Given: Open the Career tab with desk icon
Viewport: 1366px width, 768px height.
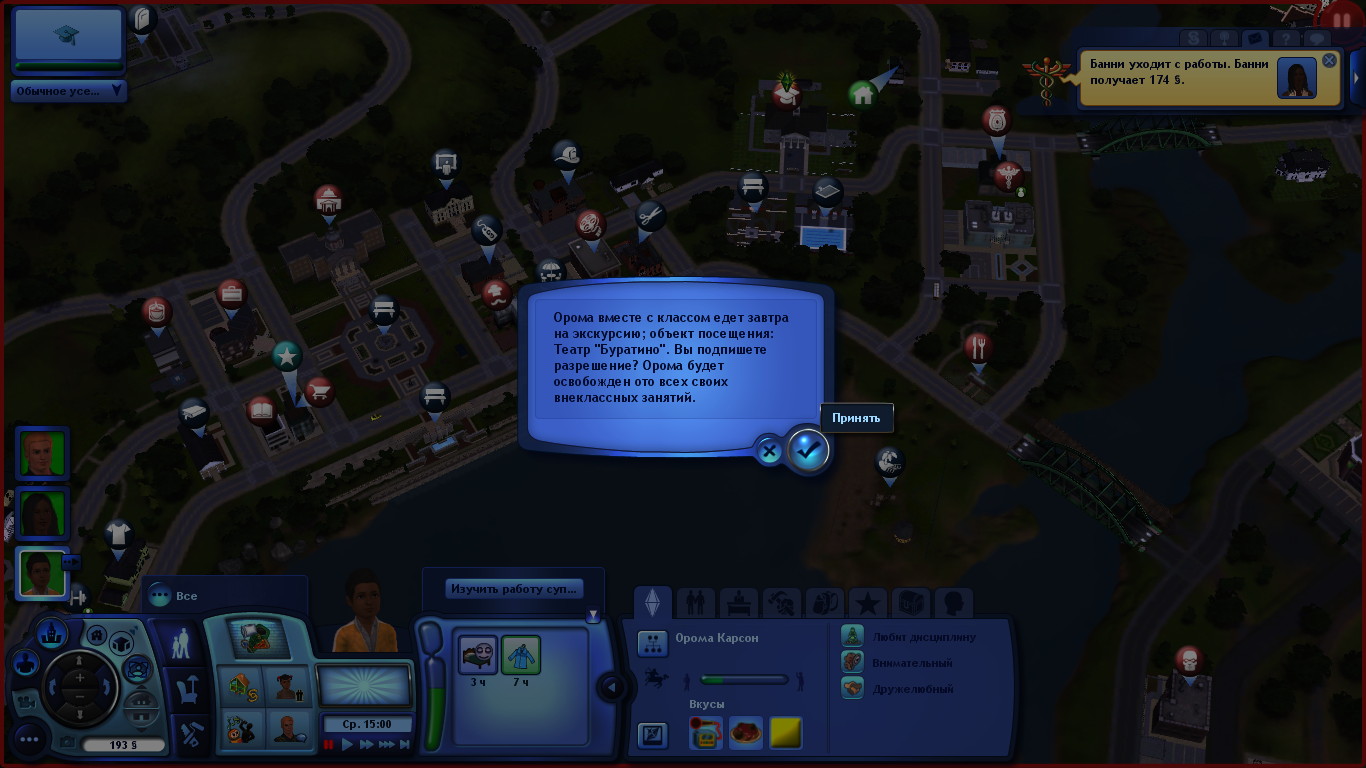Looking at the screenshot, I should tap(739, 603).
